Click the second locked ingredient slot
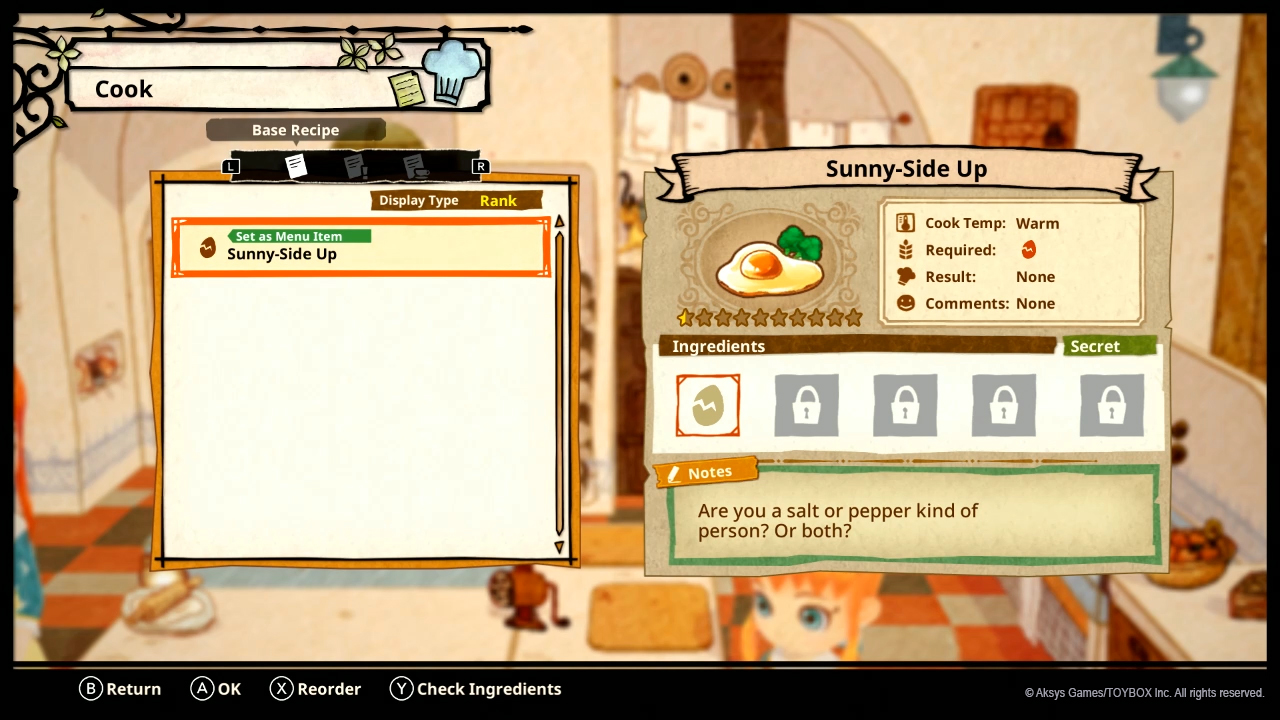Viewport: 1280px width, 720px height. 806,405
